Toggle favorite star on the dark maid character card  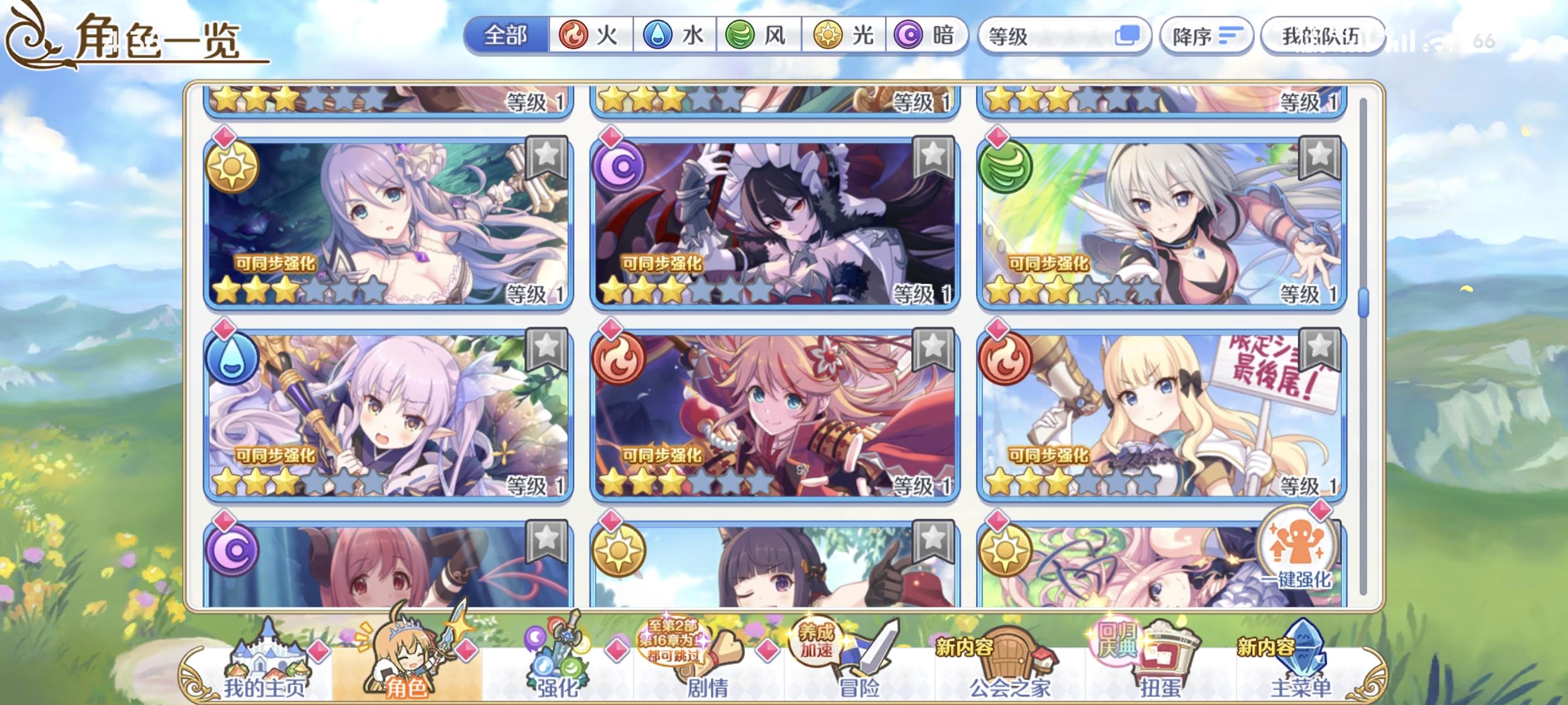coord(933,154)
